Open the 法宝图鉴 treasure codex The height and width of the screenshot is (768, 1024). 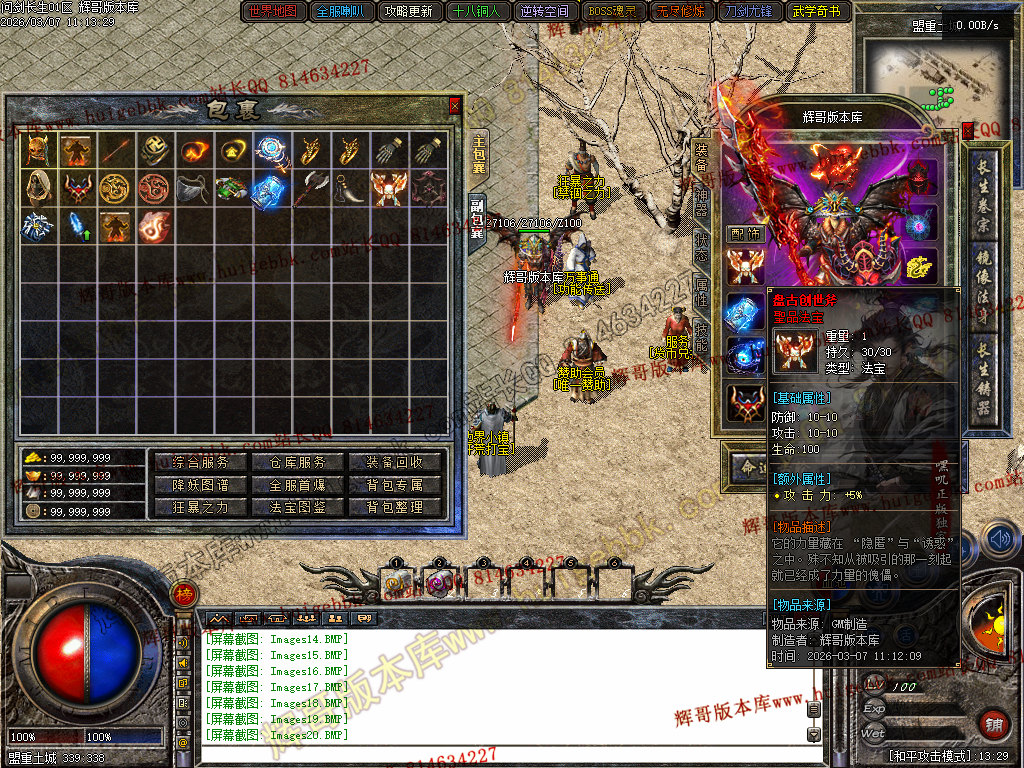click(x=289, y=507)
